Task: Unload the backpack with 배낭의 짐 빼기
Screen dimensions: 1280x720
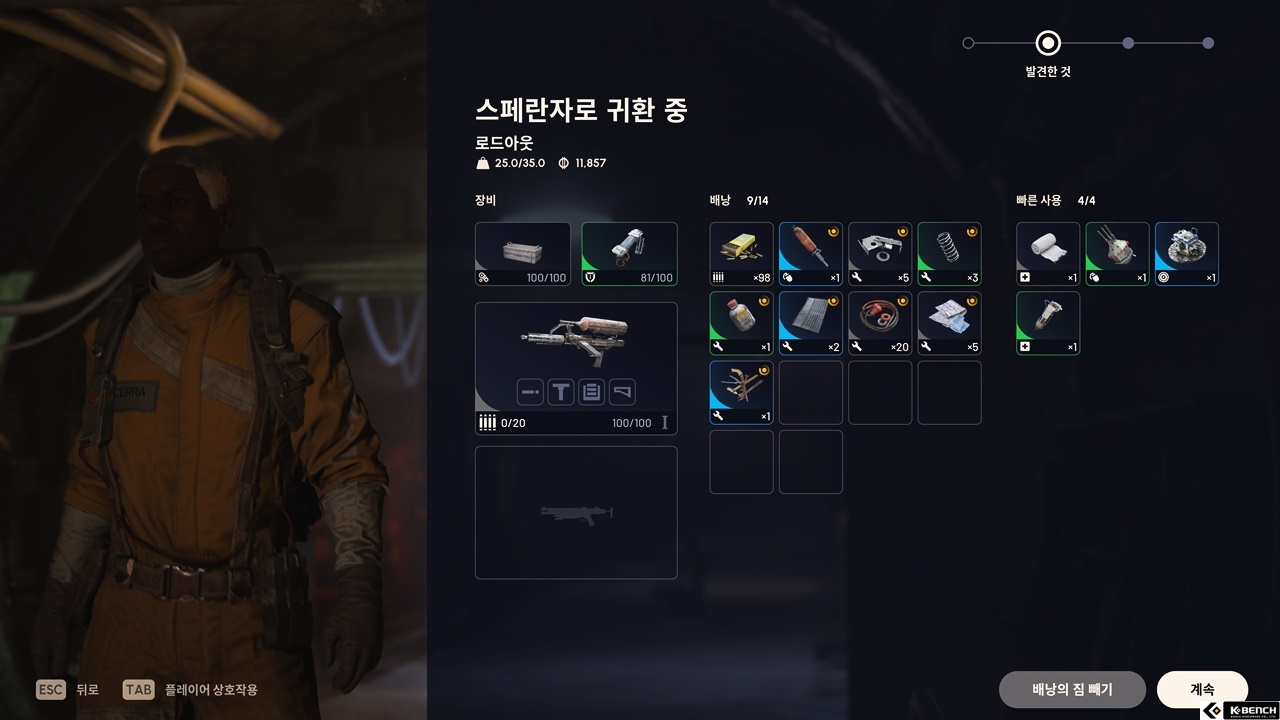Action: click(x=1072, y=689)
